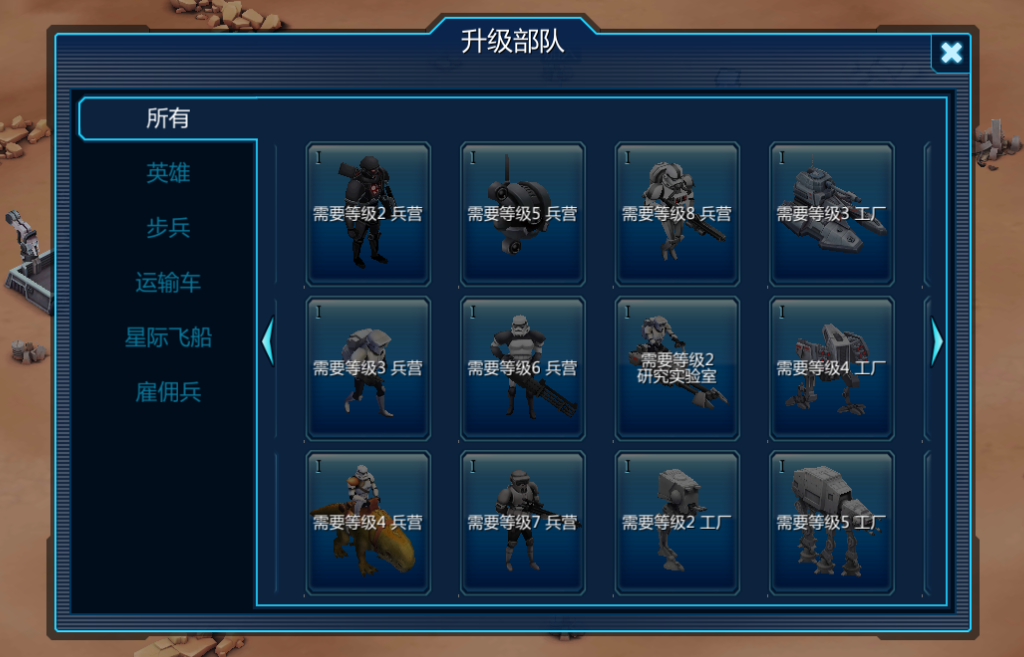Select the dewback rider 等级4 兵营 tile

tap(368, 522)
